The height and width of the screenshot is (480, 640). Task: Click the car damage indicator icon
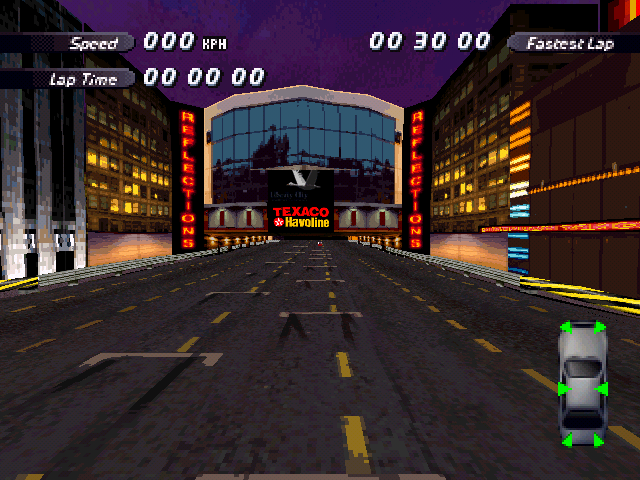pyautogui.click(x=581, y=384)
